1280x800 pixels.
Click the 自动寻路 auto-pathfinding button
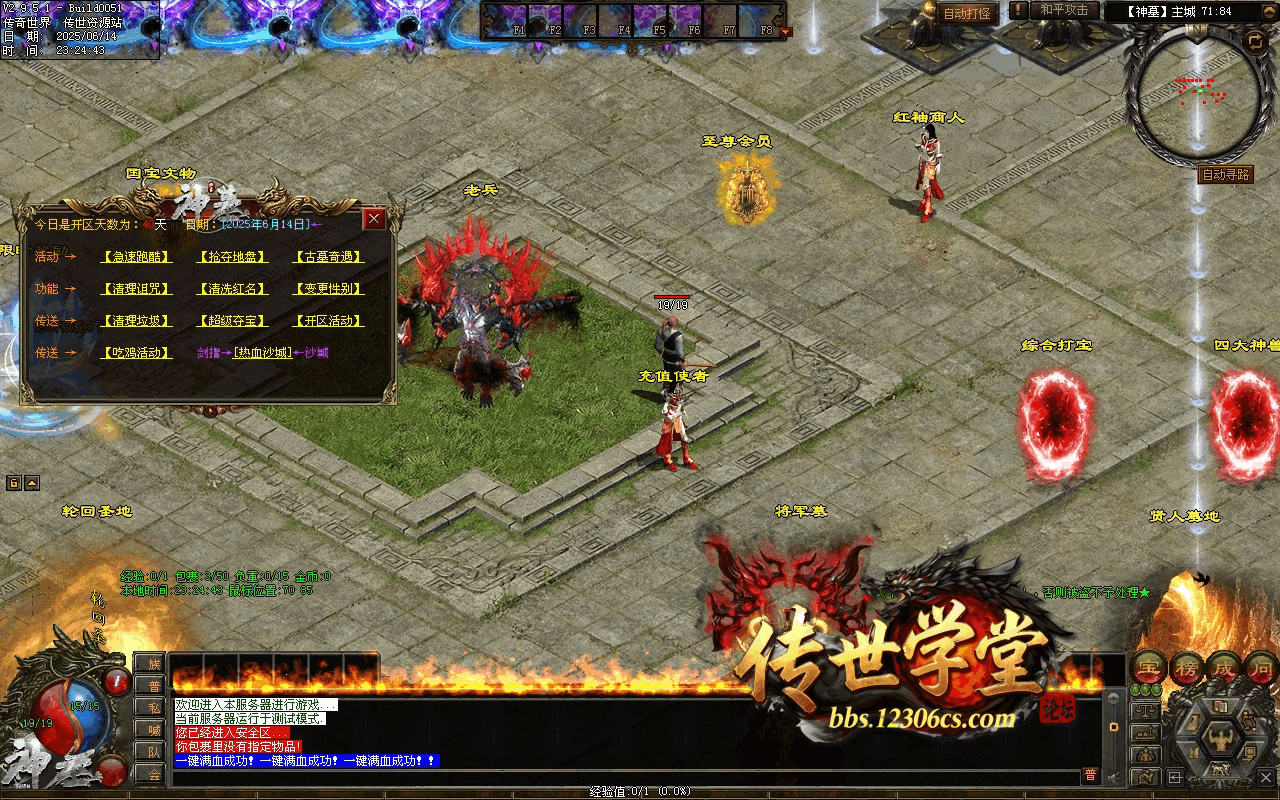coord(1225,175)
